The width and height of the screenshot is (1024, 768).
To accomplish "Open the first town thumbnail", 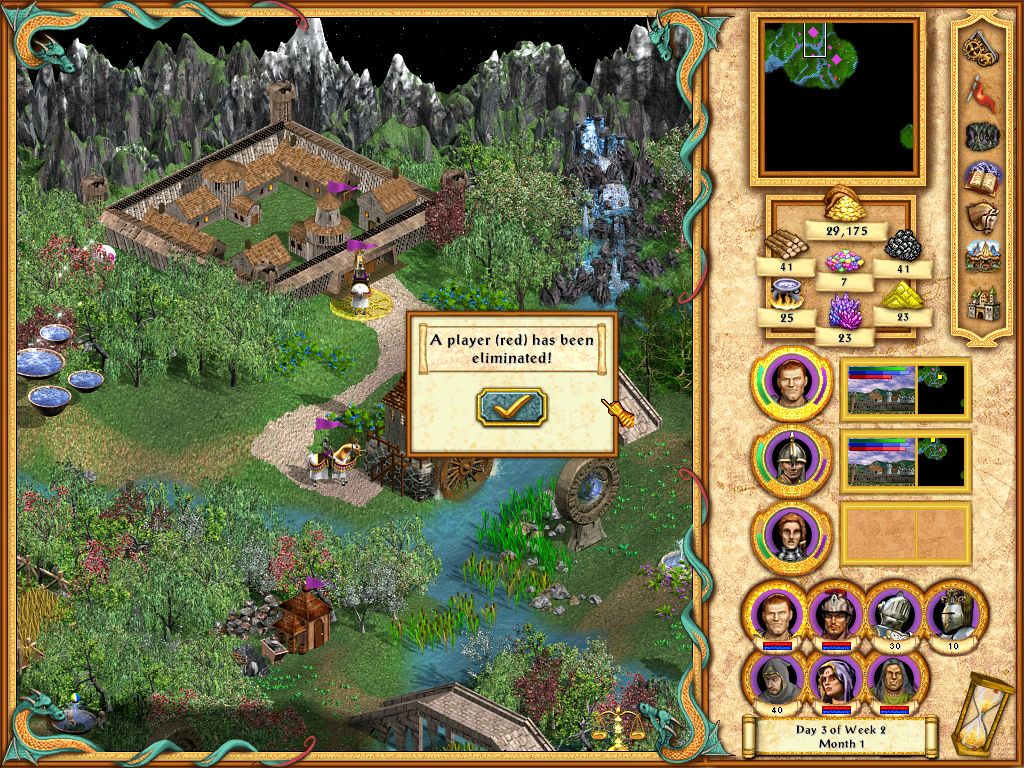I will 906,388.
